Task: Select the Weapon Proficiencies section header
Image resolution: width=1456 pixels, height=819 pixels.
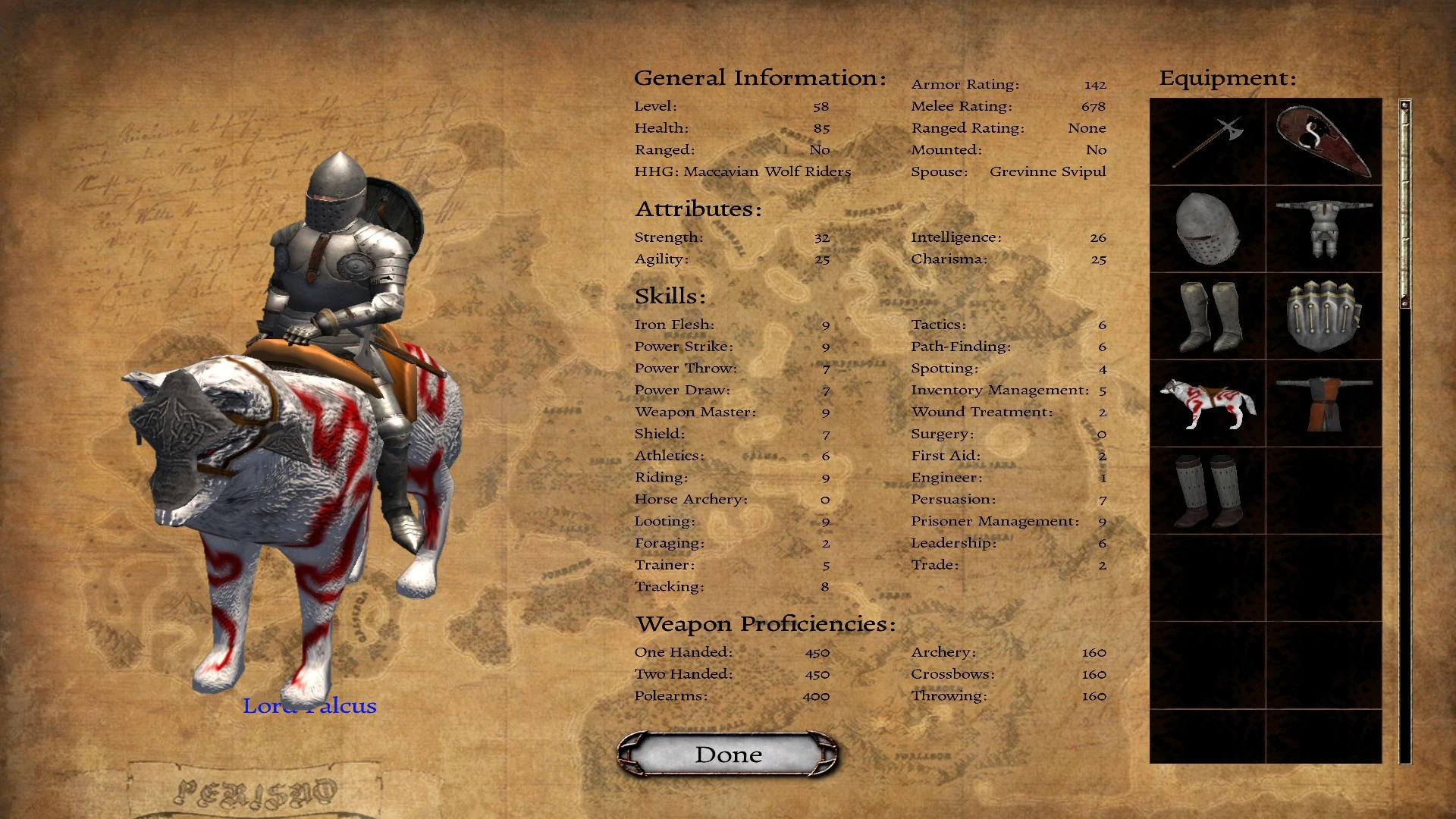Action: (765, 623)
